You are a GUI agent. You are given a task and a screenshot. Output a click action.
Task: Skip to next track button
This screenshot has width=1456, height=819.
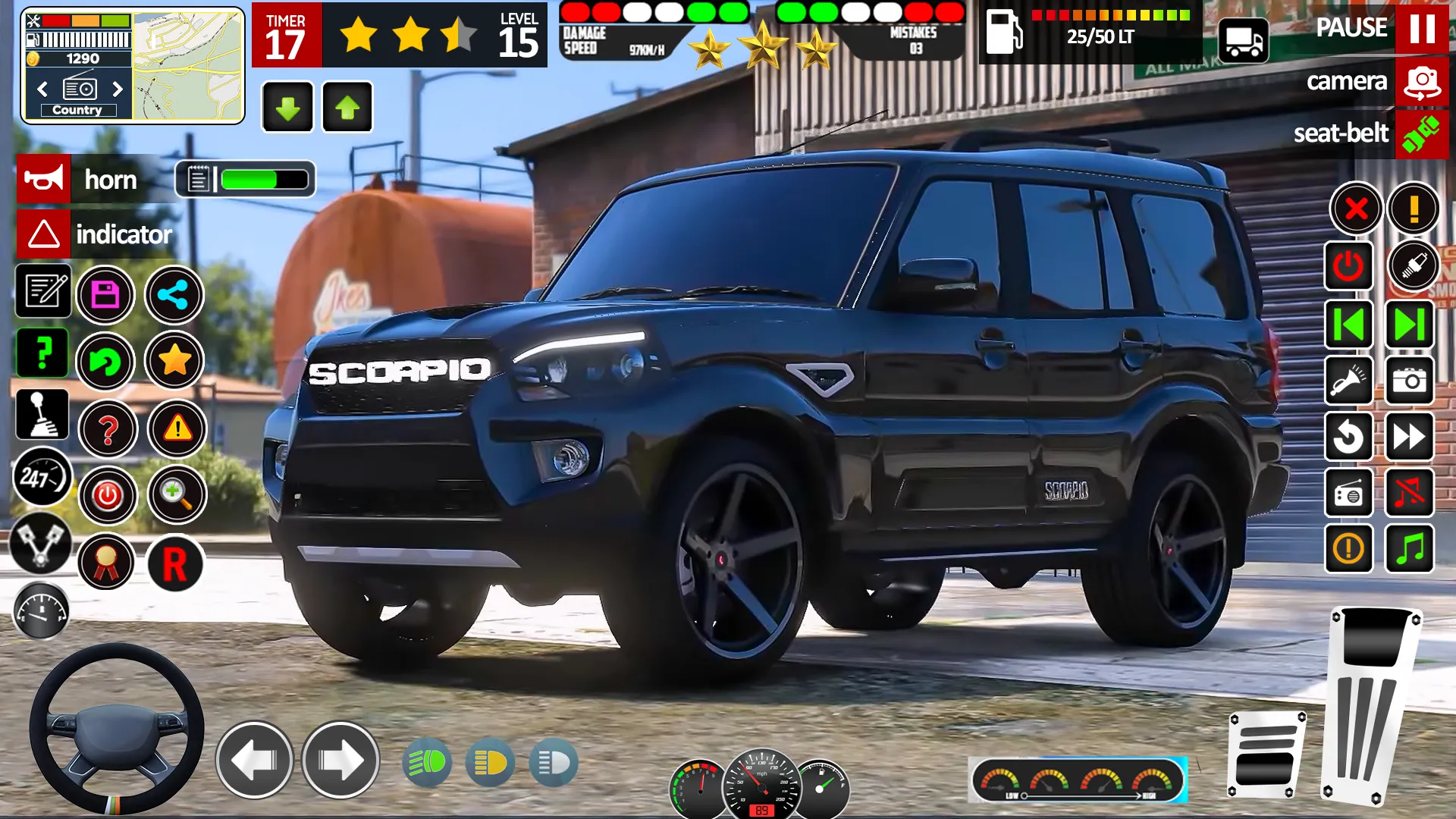point(1410,325)
